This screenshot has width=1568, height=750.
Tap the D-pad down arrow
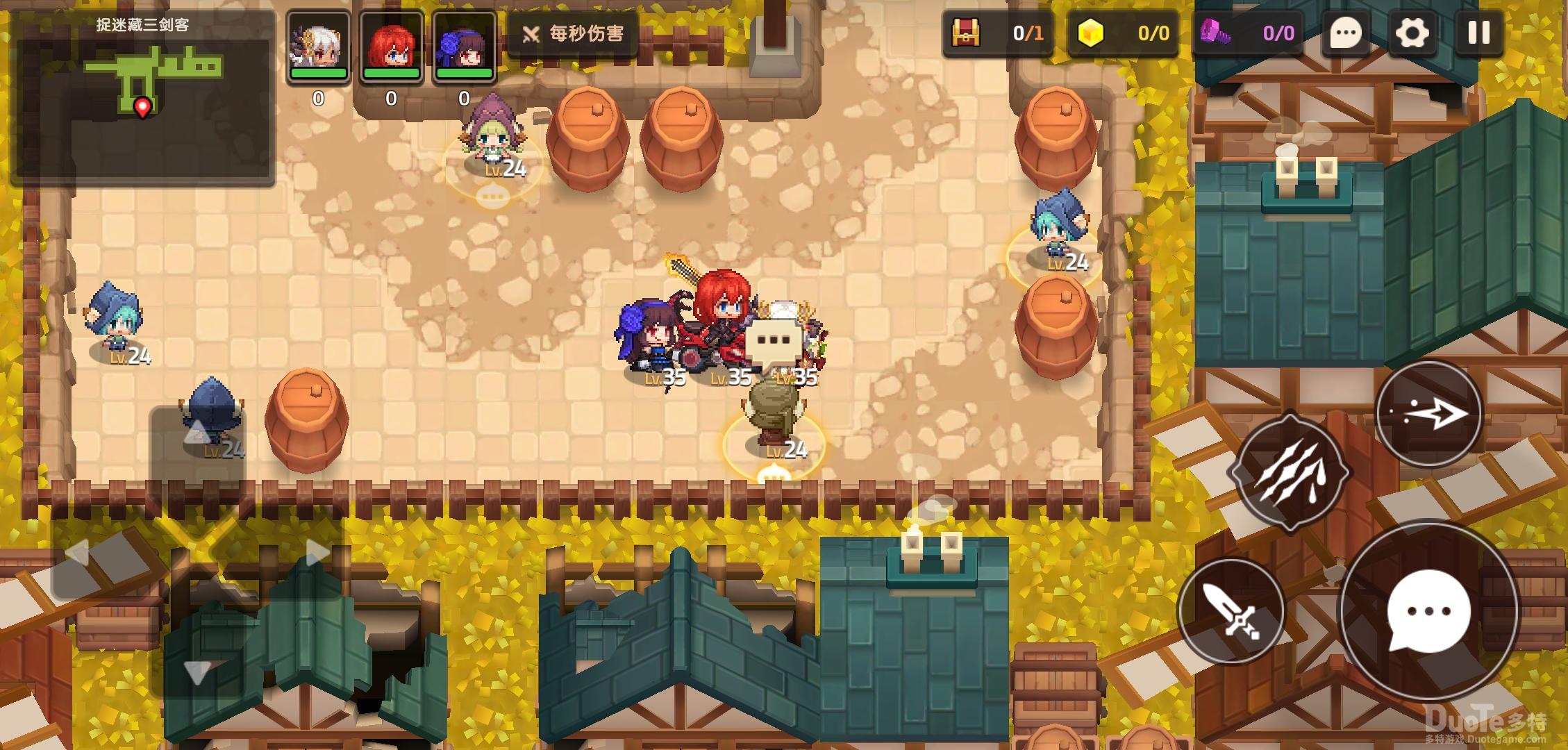pyautogui.click(x=197, y=672)
